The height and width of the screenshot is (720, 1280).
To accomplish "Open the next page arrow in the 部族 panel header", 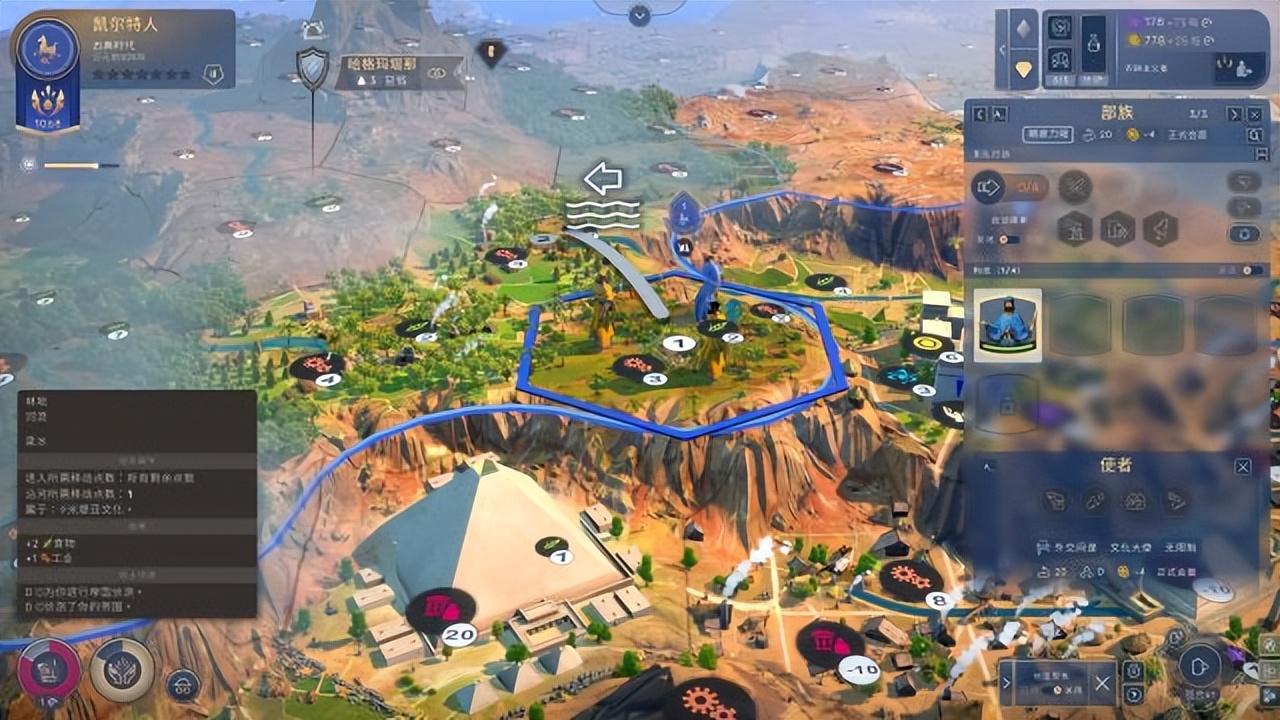I will click(1235, 113).
